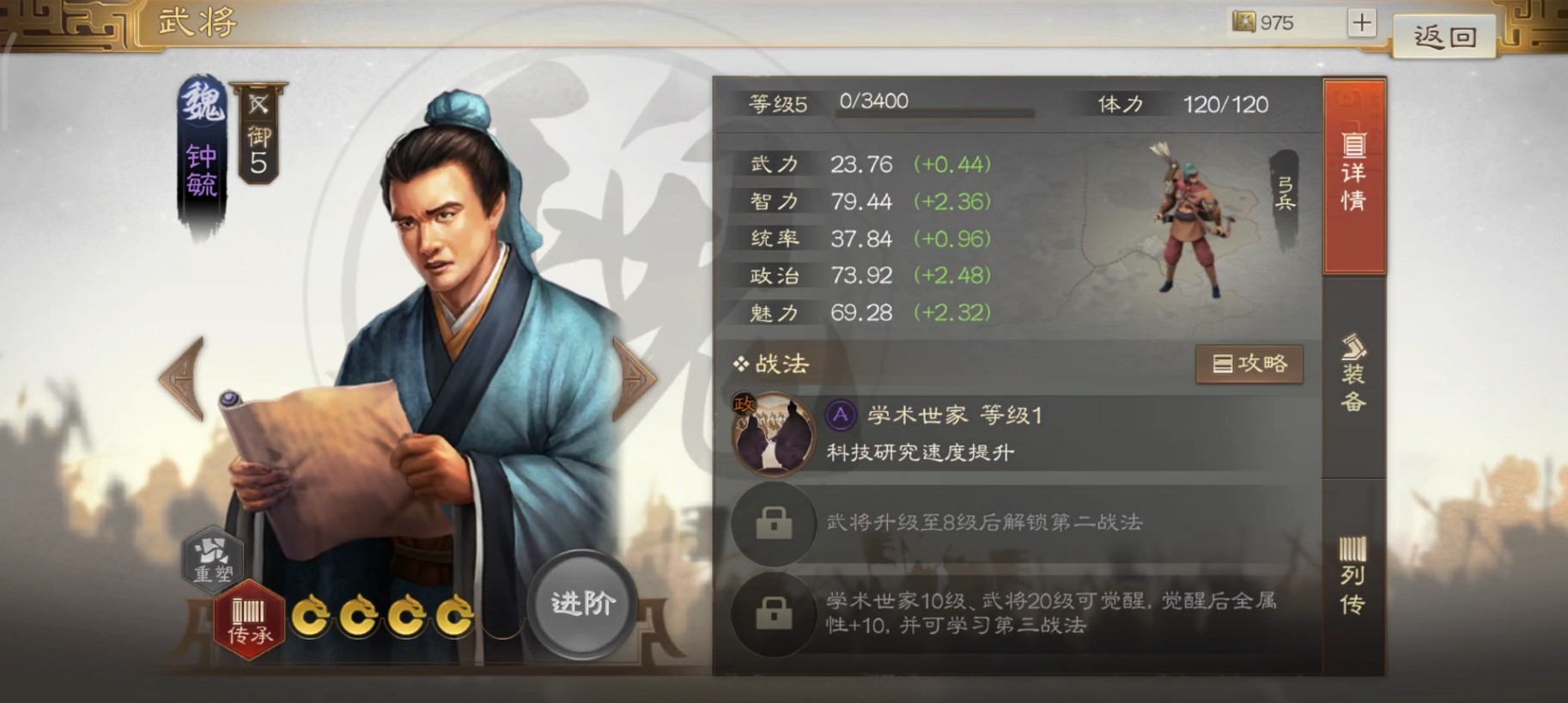Image resolution: width=1568 pixels, height=703 pixels.
Task: Click the 返回 back button
Action: coord(1445,35)
